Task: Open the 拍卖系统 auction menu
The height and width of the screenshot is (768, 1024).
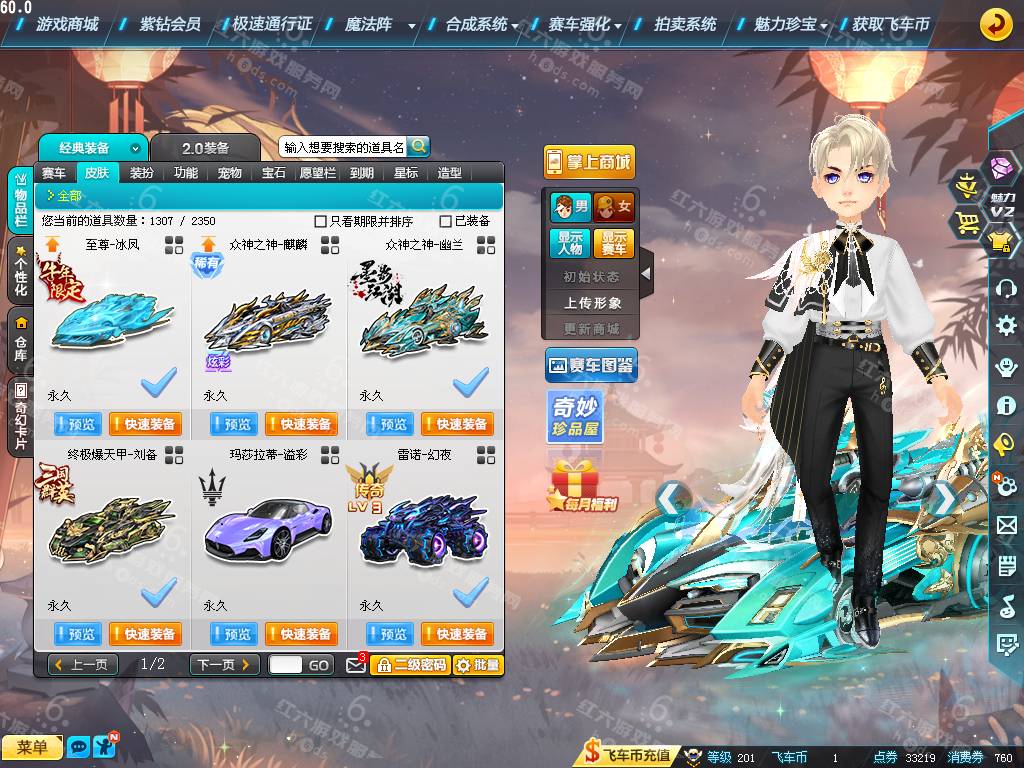Action: point(685,24)
